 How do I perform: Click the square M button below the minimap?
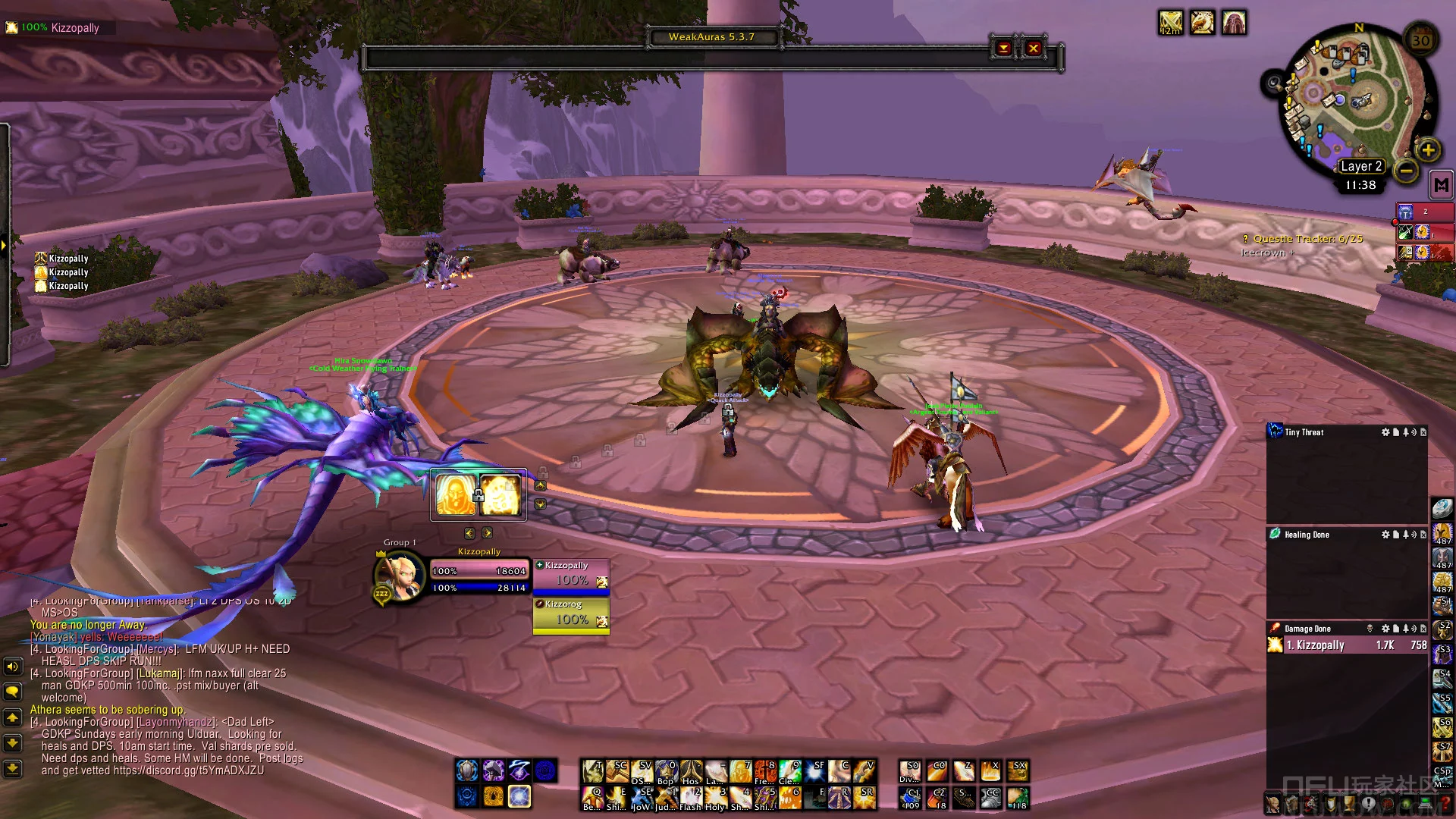(1441, 185)
